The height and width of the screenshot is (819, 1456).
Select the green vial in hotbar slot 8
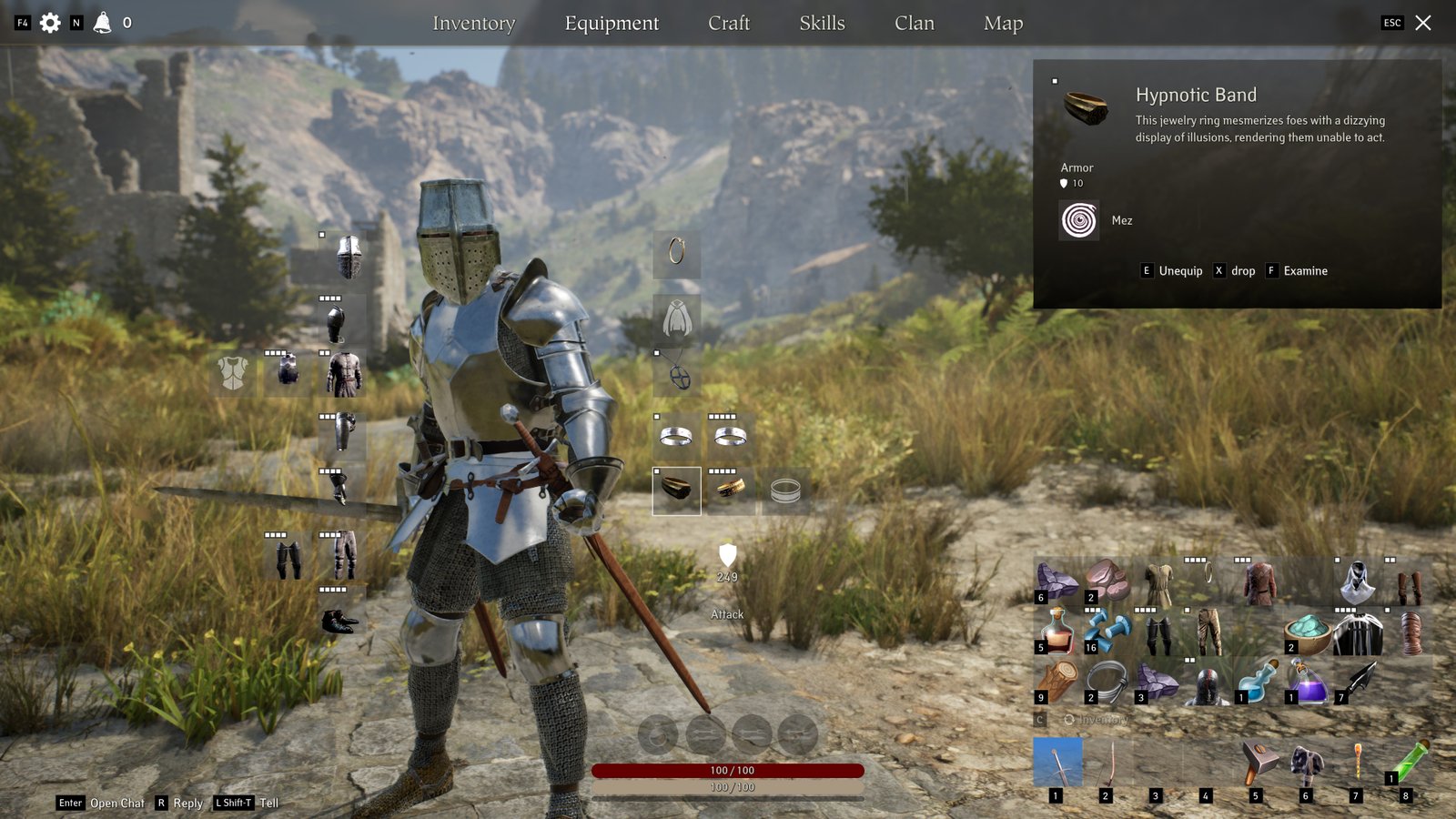[1408, 761]
